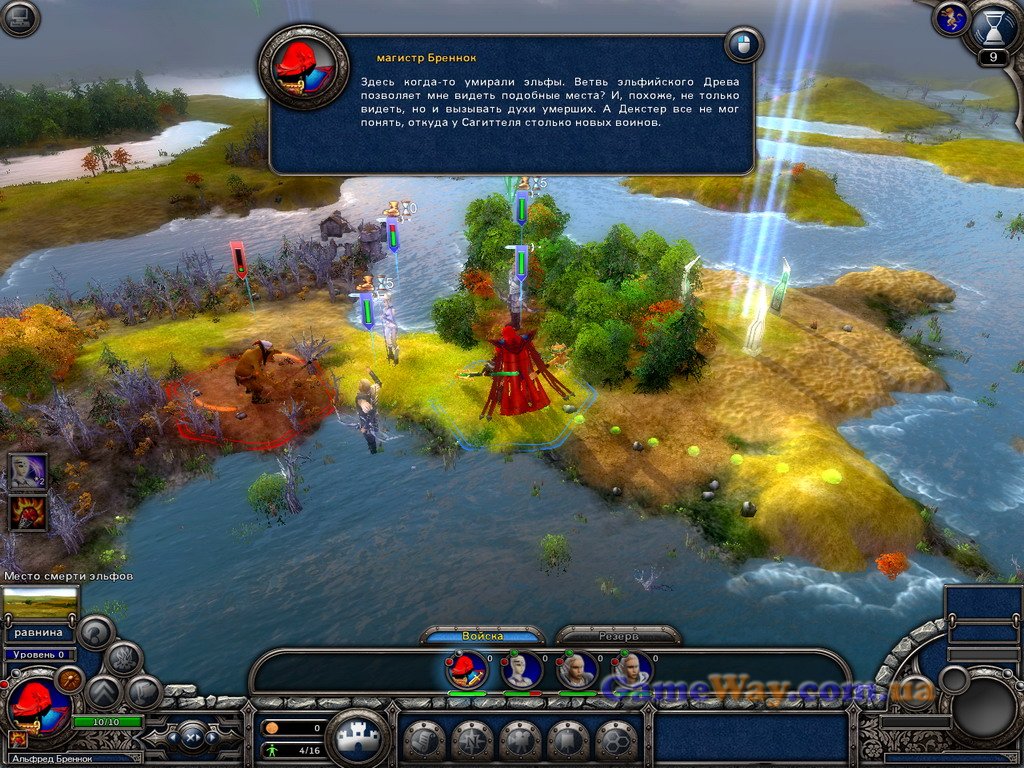Open the system menu computer icon
This screenshot has width=1024, height=768.
pos(19,18)
